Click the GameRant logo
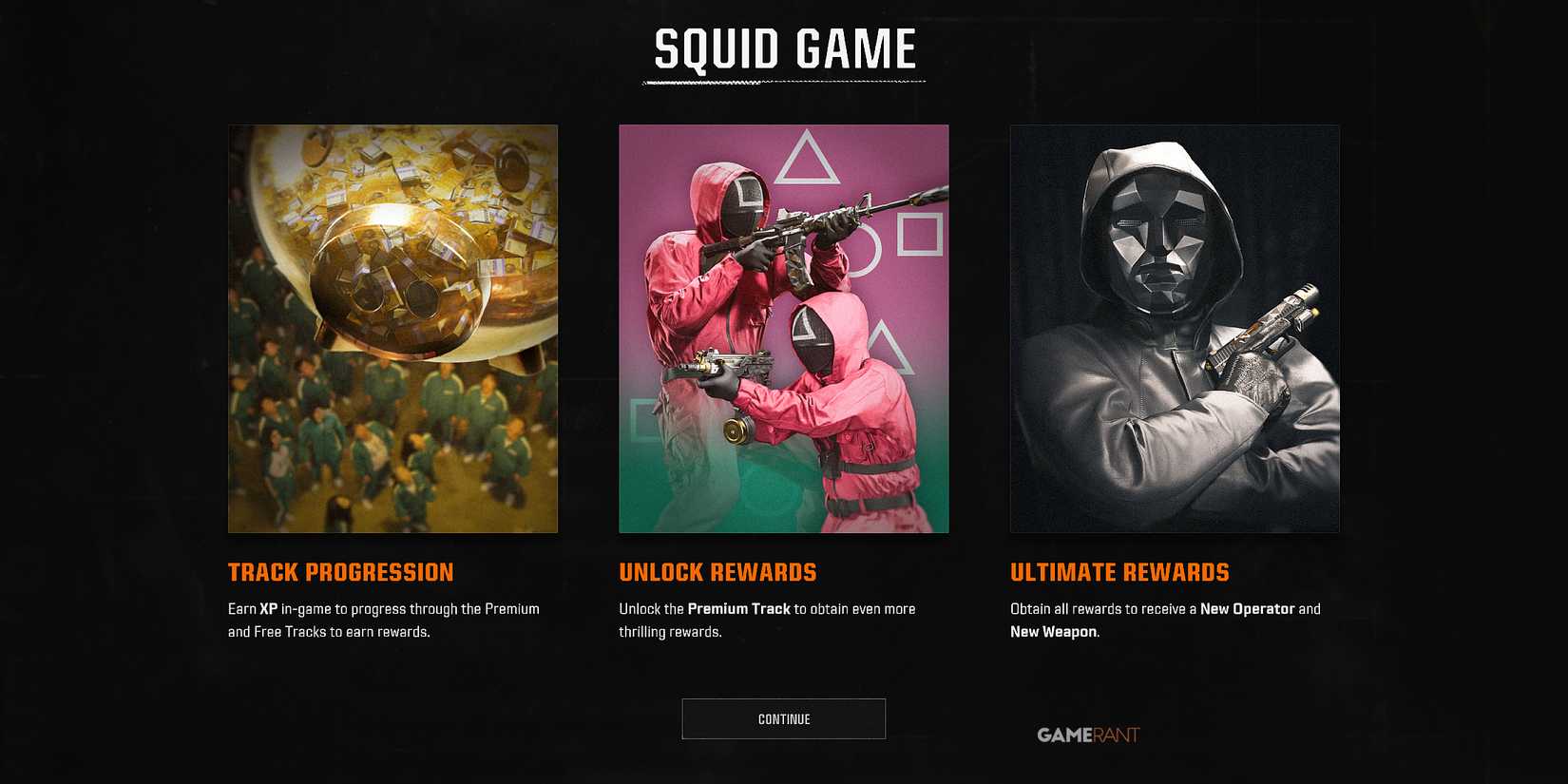 click(1088, 734)
